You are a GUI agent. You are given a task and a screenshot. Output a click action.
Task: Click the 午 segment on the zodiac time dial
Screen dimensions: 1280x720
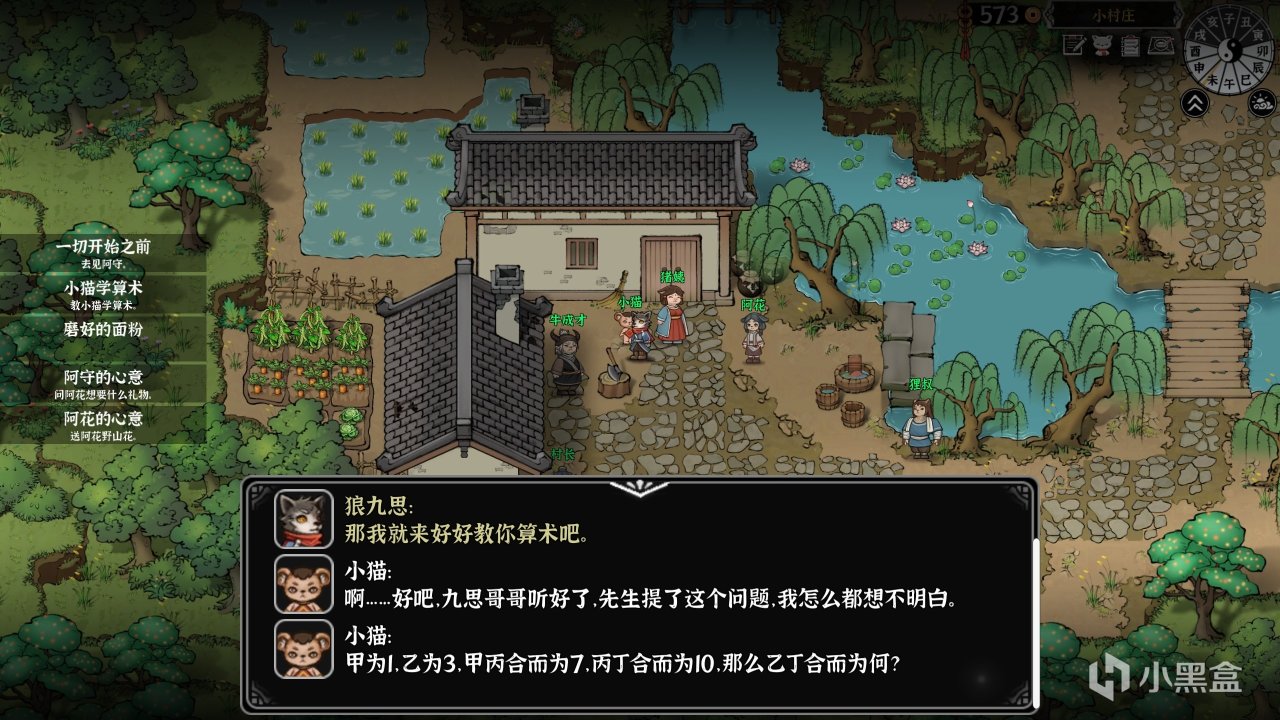pos(1229,82)
